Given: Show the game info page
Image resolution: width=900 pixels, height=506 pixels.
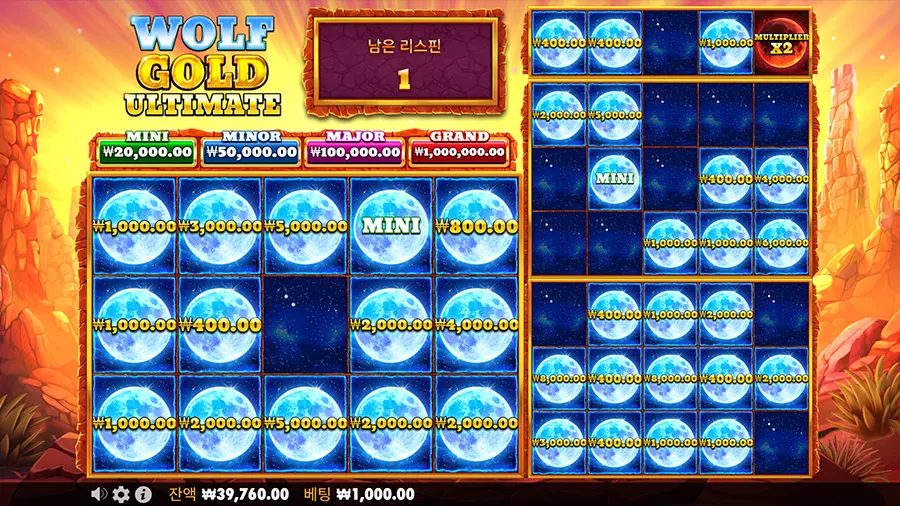Looking at the screenshot, I should pyautogui.click(x=143, y=494).
